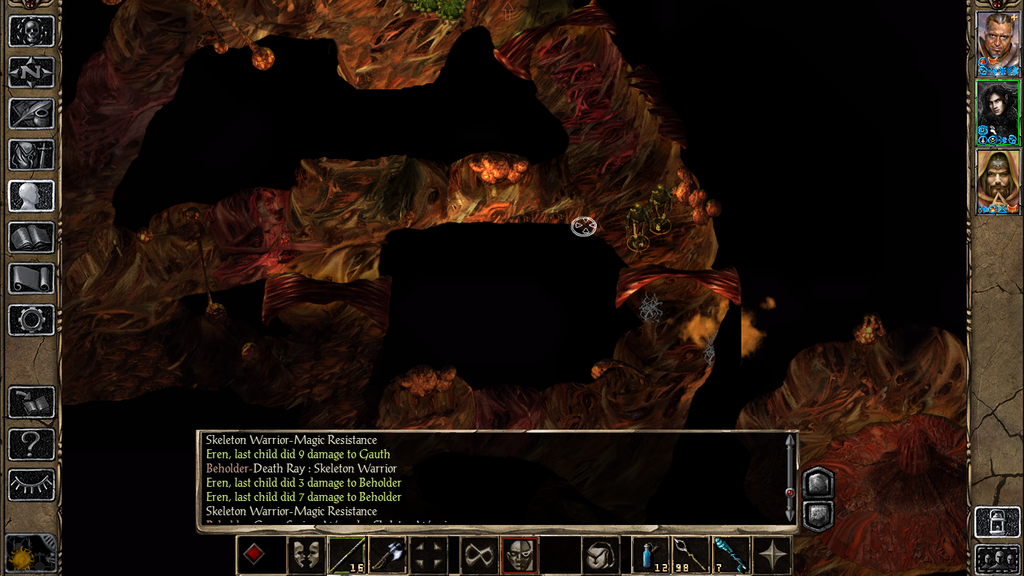Viewport: 1024px width, 576px height.
Task: Click the question mark help button
Action: click(31, 443)
